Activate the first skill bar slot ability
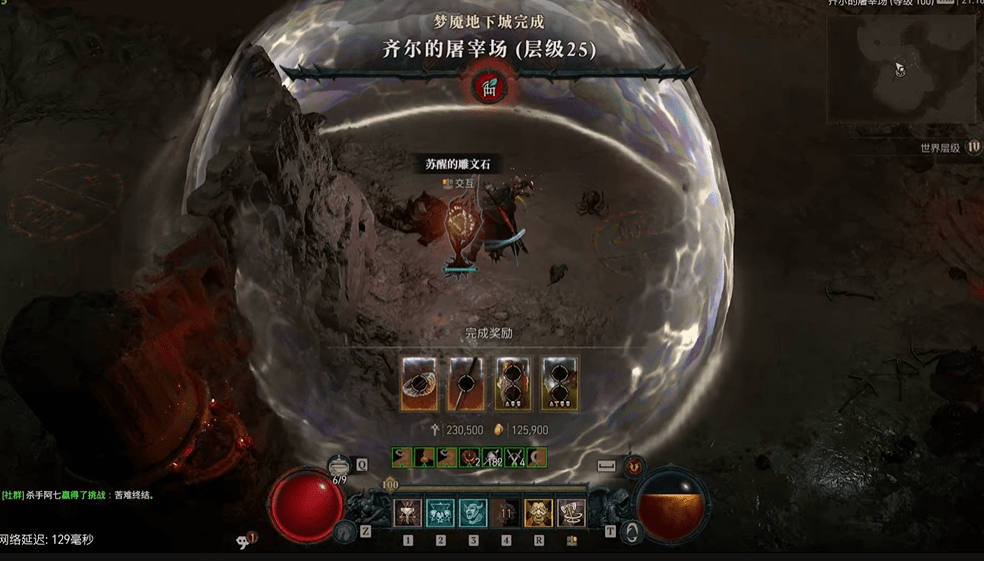Image resolution: width=984 pixels, height=561 pixels. (x=408, y=513)
